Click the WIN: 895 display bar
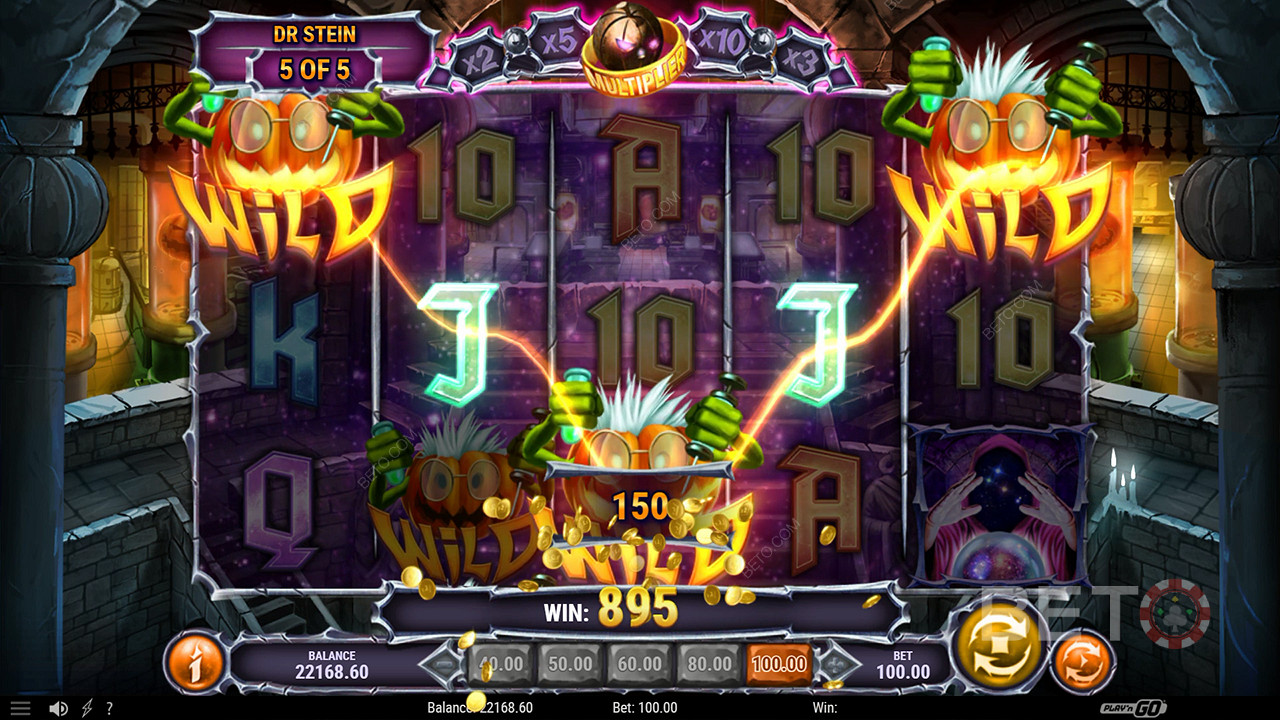1280x720 pixels. [640, 608]
